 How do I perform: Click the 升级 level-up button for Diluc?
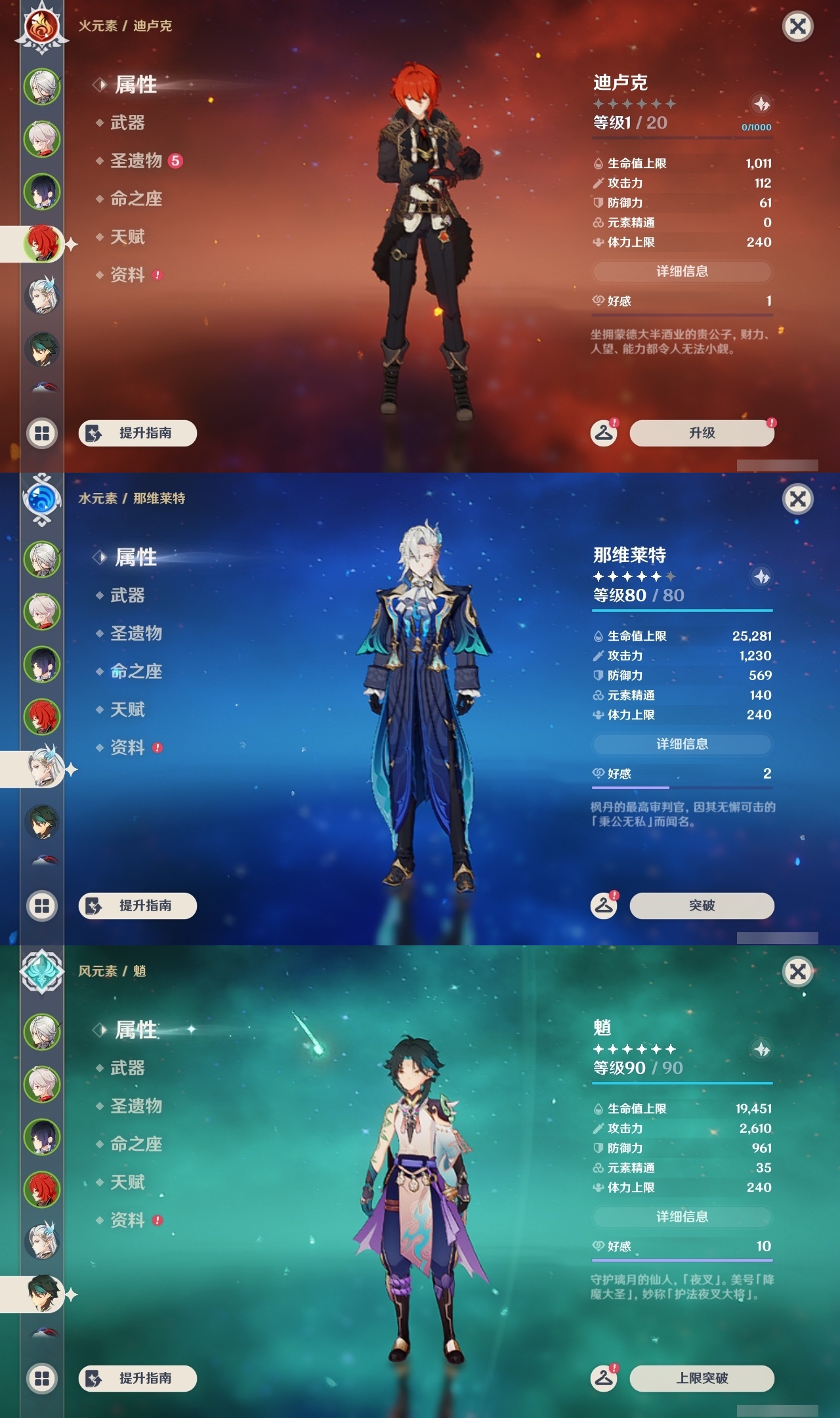702,433
